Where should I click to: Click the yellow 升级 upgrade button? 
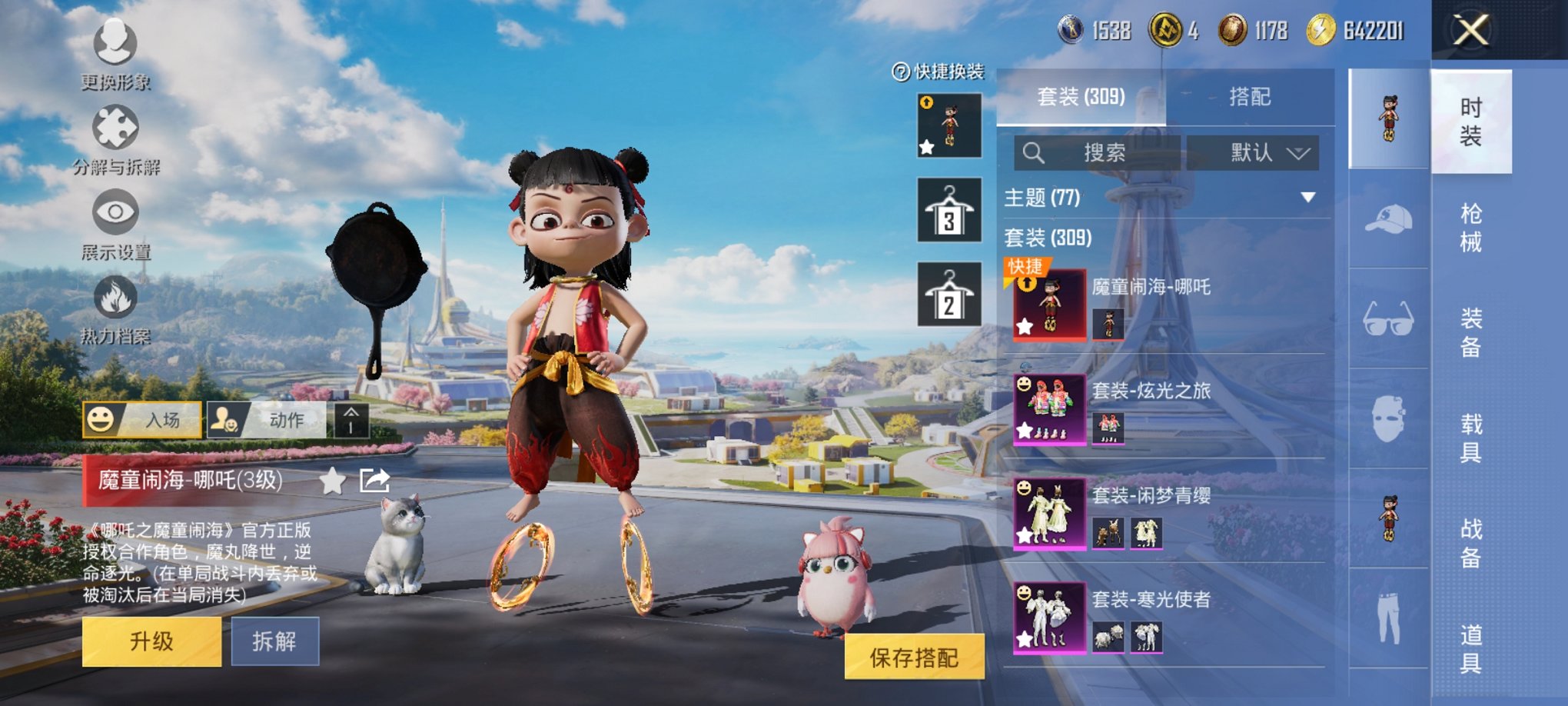[x=151, y=641]
